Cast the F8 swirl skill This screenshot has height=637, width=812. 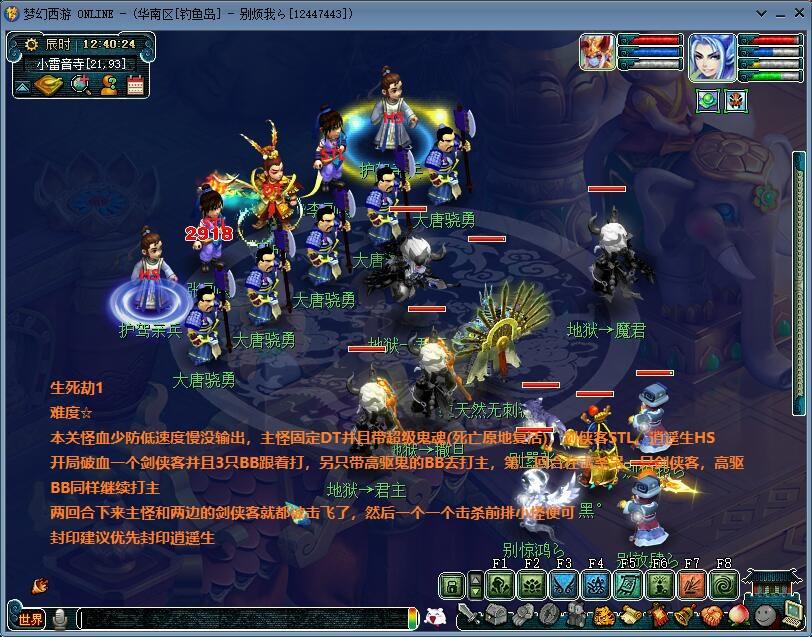(723, 585)
